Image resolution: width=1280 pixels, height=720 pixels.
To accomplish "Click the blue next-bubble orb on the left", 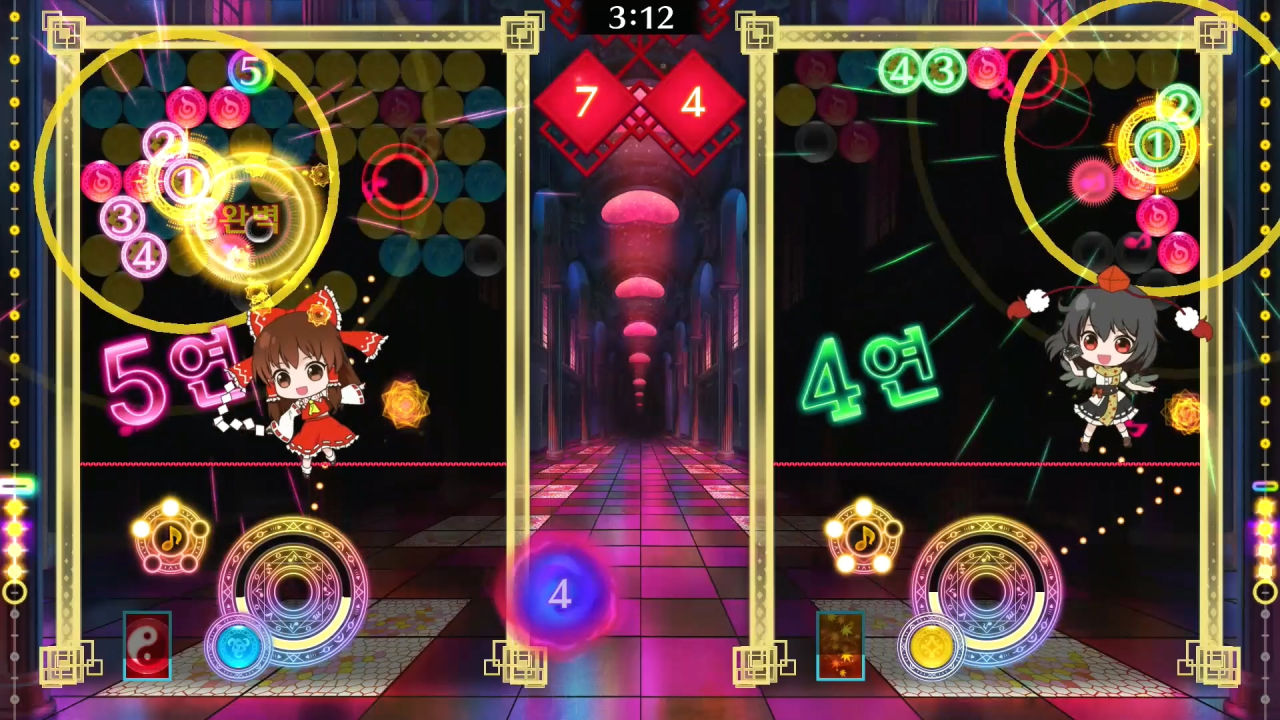I will tap(237, 645).
